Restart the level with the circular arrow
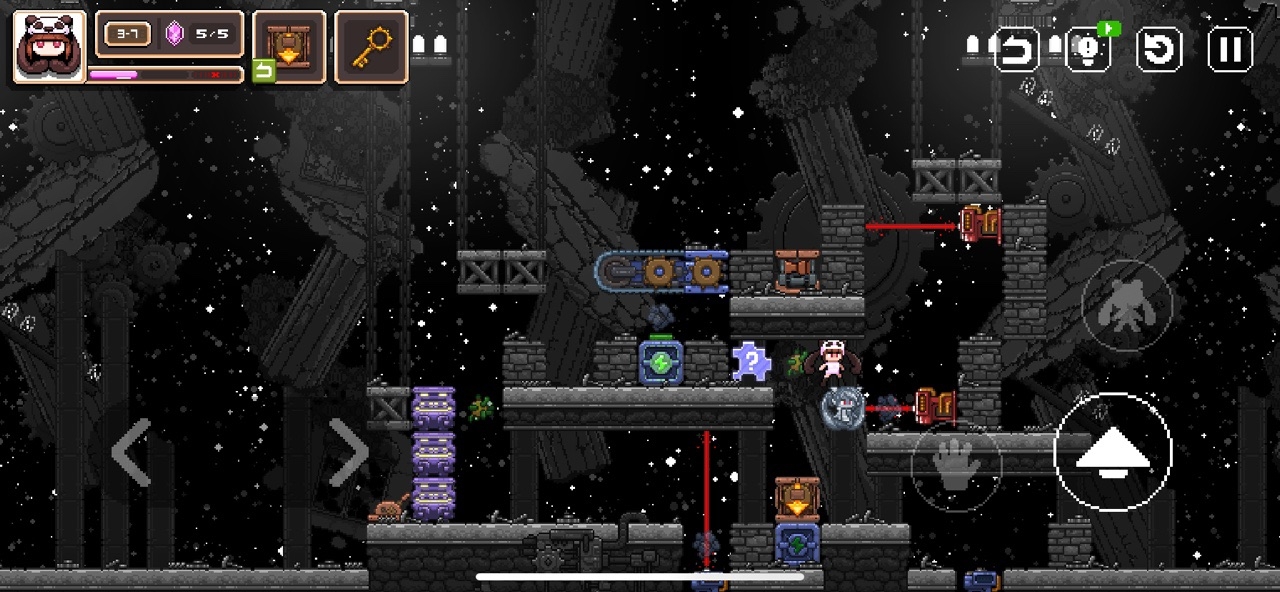Image resolution: width=1280 pixels, height=592 pixels. (1160, 49)
